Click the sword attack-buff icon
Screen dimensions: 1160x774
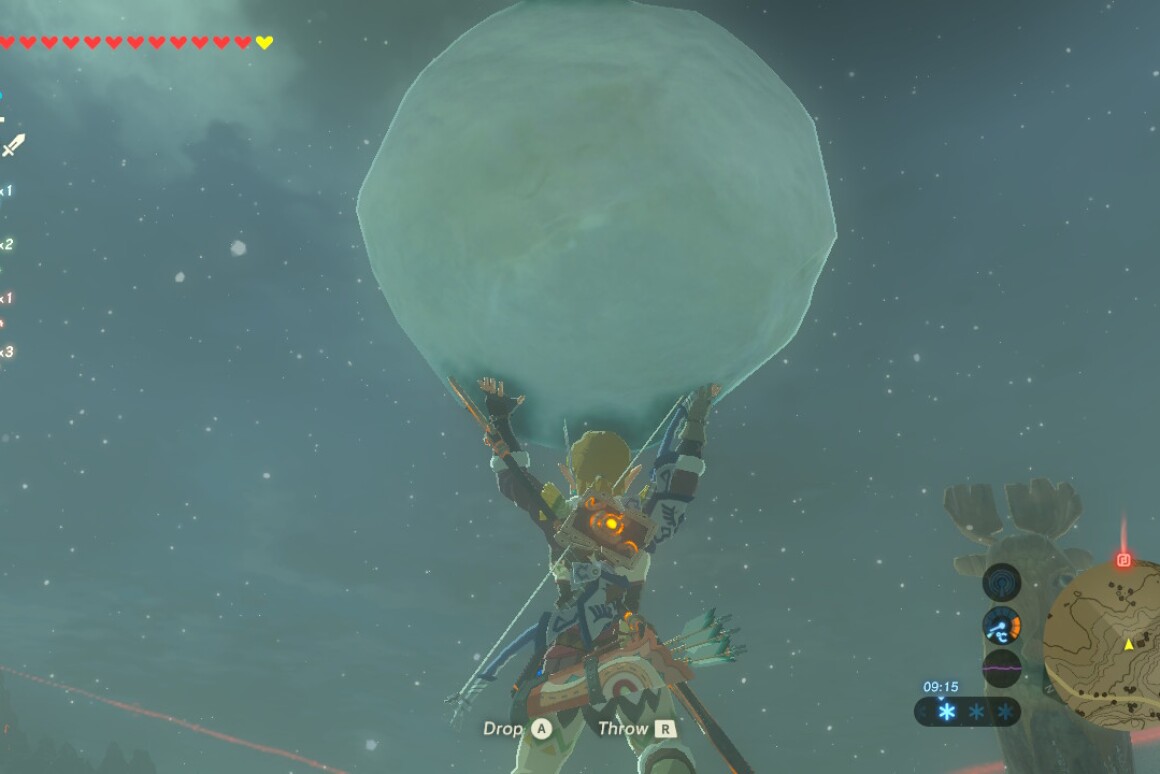pyautogui.click(x=13, y=145)
